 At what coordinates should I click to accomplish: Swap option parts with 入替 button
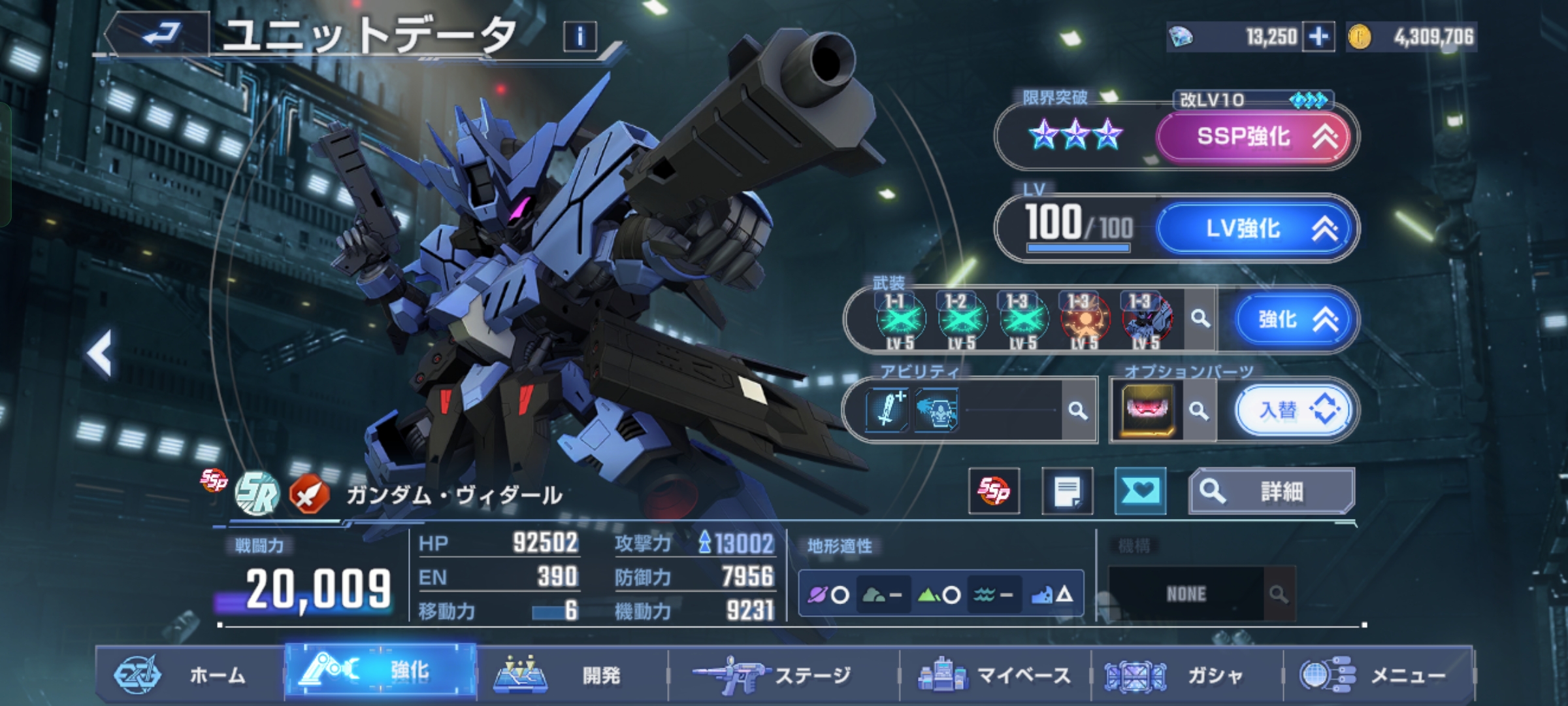point(1292,411)
